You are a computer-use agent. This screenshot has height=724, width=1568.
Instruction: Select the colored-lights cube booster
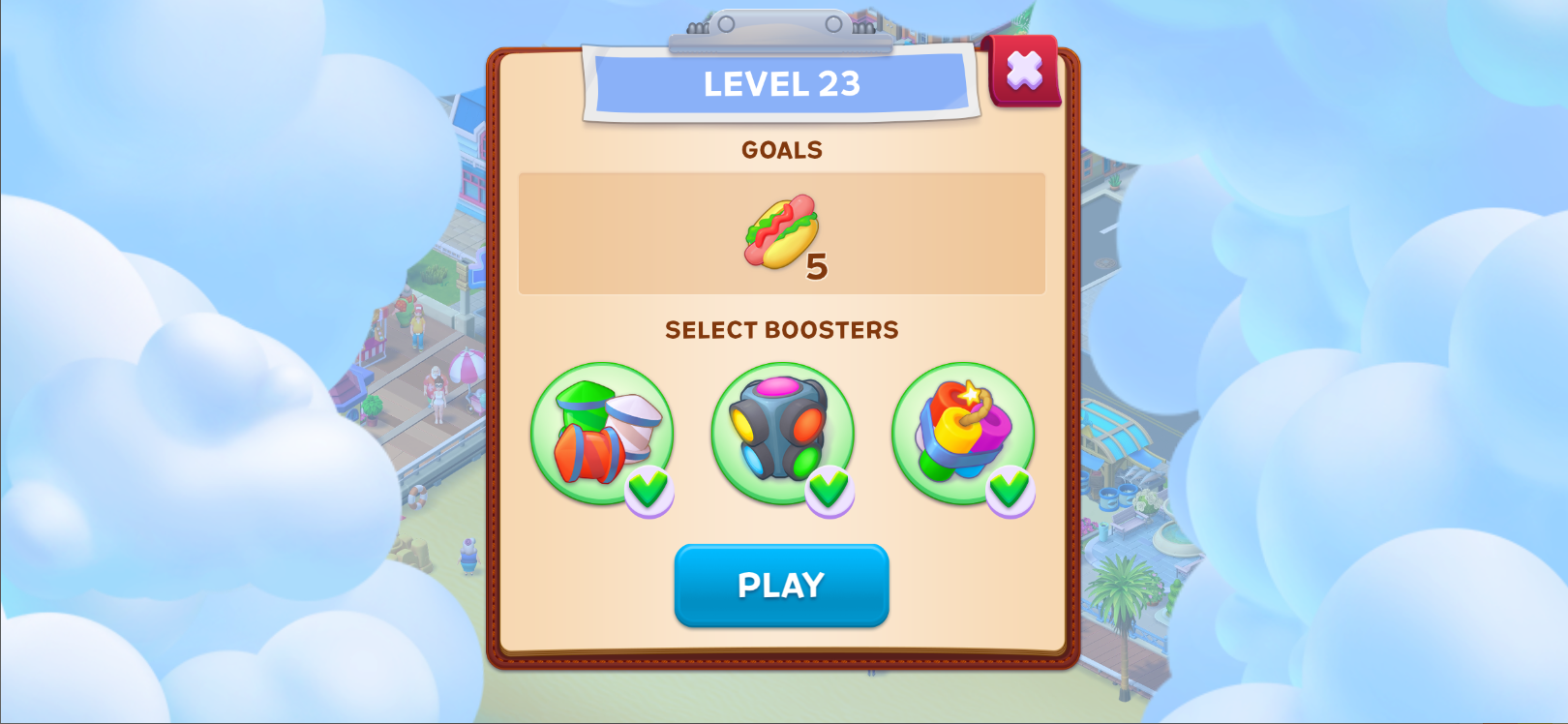782,433
